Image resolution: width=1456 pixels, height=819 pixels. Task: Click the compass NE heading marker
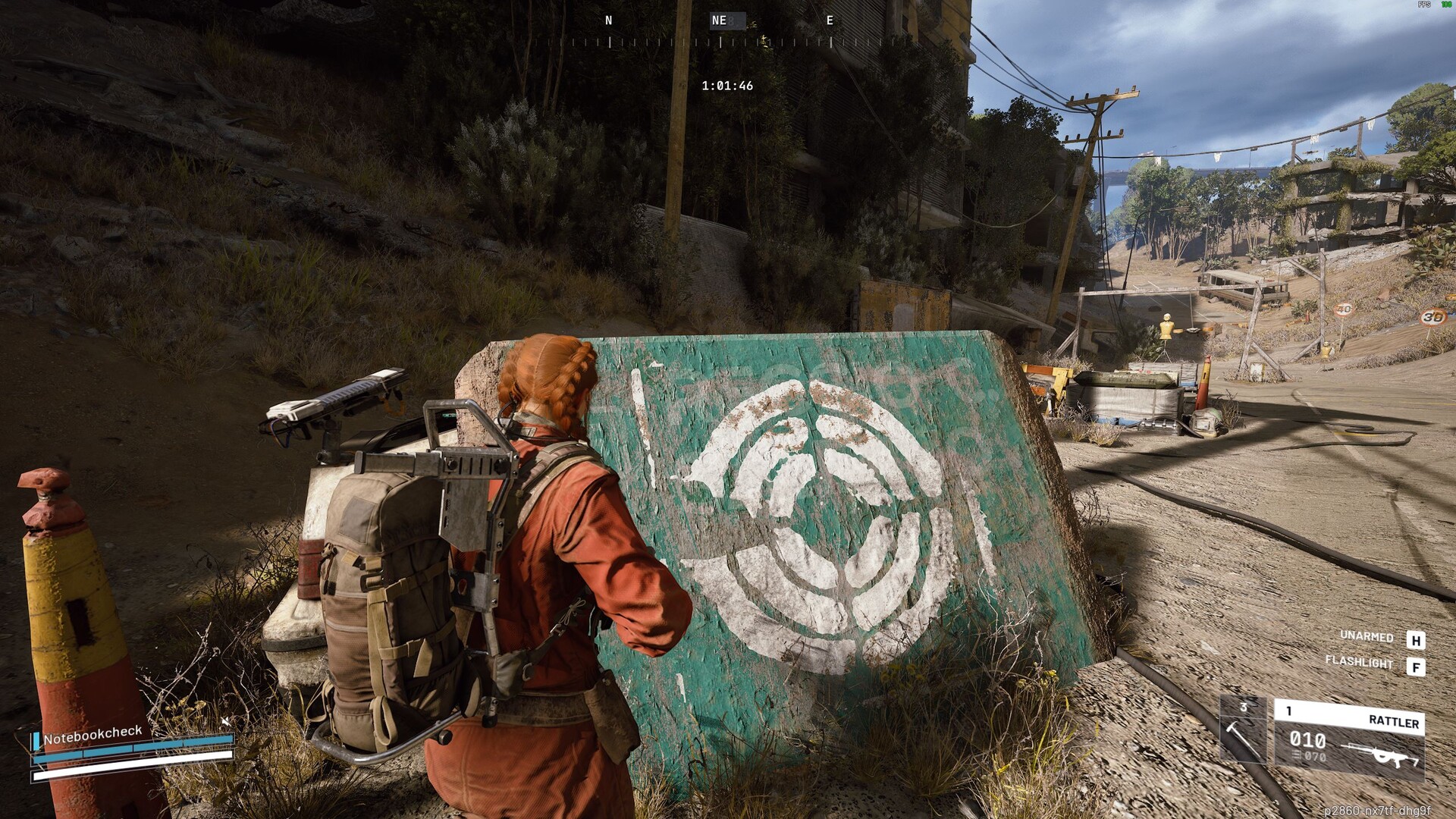[x=719, y=20]
